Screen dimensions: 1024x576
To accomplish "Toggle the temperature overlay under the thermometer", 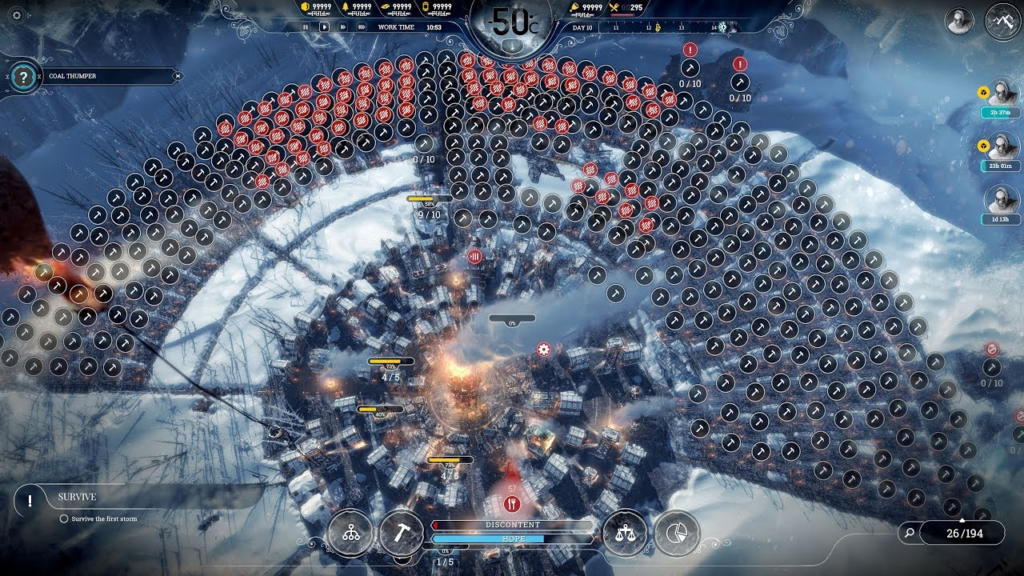I will (511, 45).
